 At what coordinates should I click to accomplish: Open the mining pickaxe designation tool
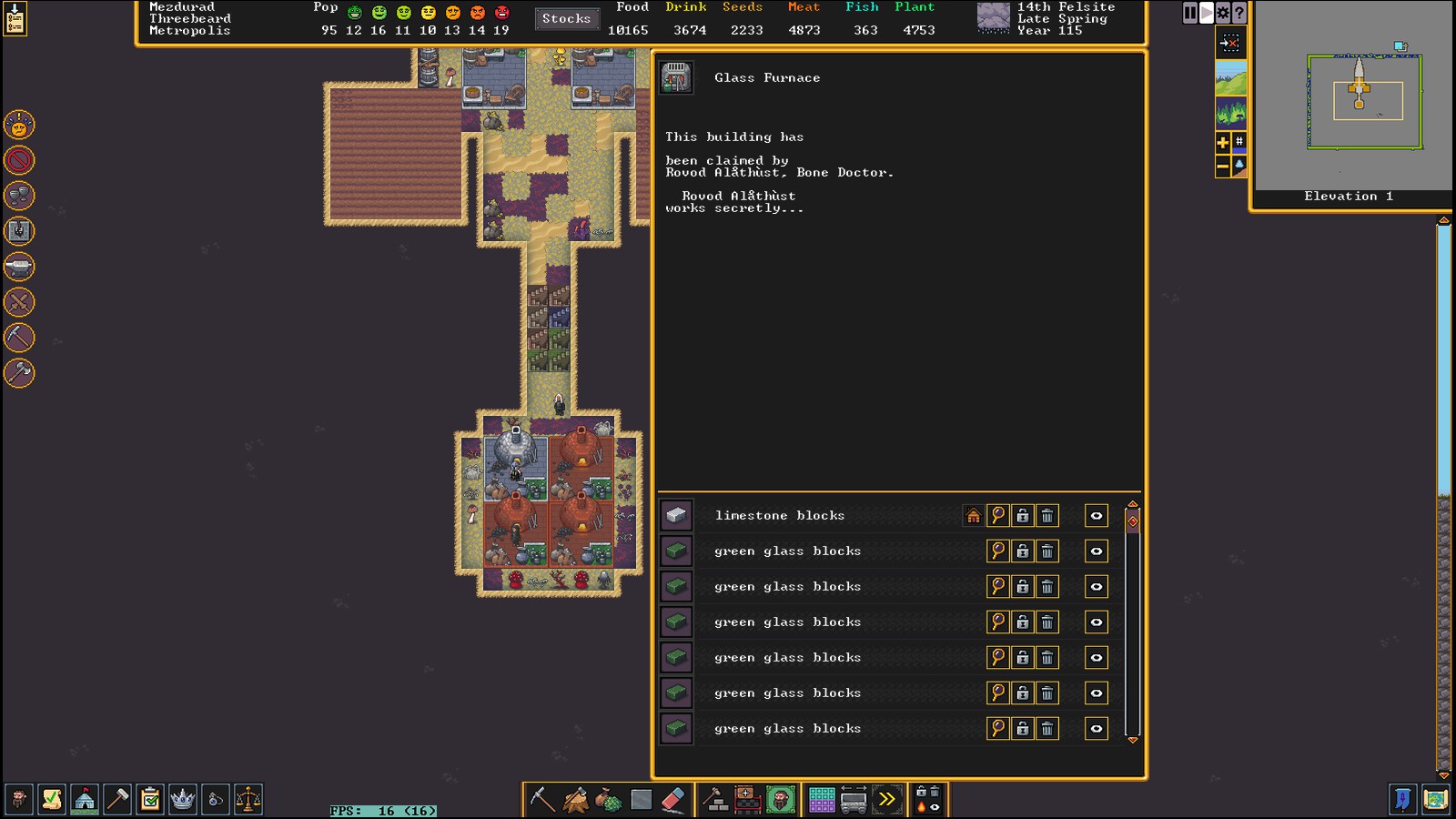(542, 800)
